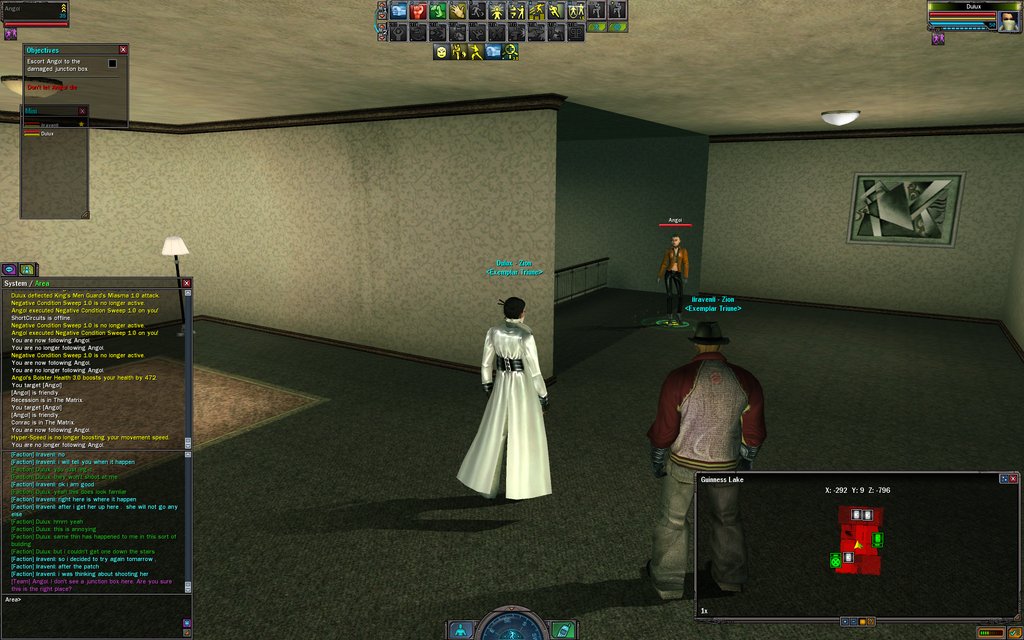Activate the open hand ability

coord(457,11)
